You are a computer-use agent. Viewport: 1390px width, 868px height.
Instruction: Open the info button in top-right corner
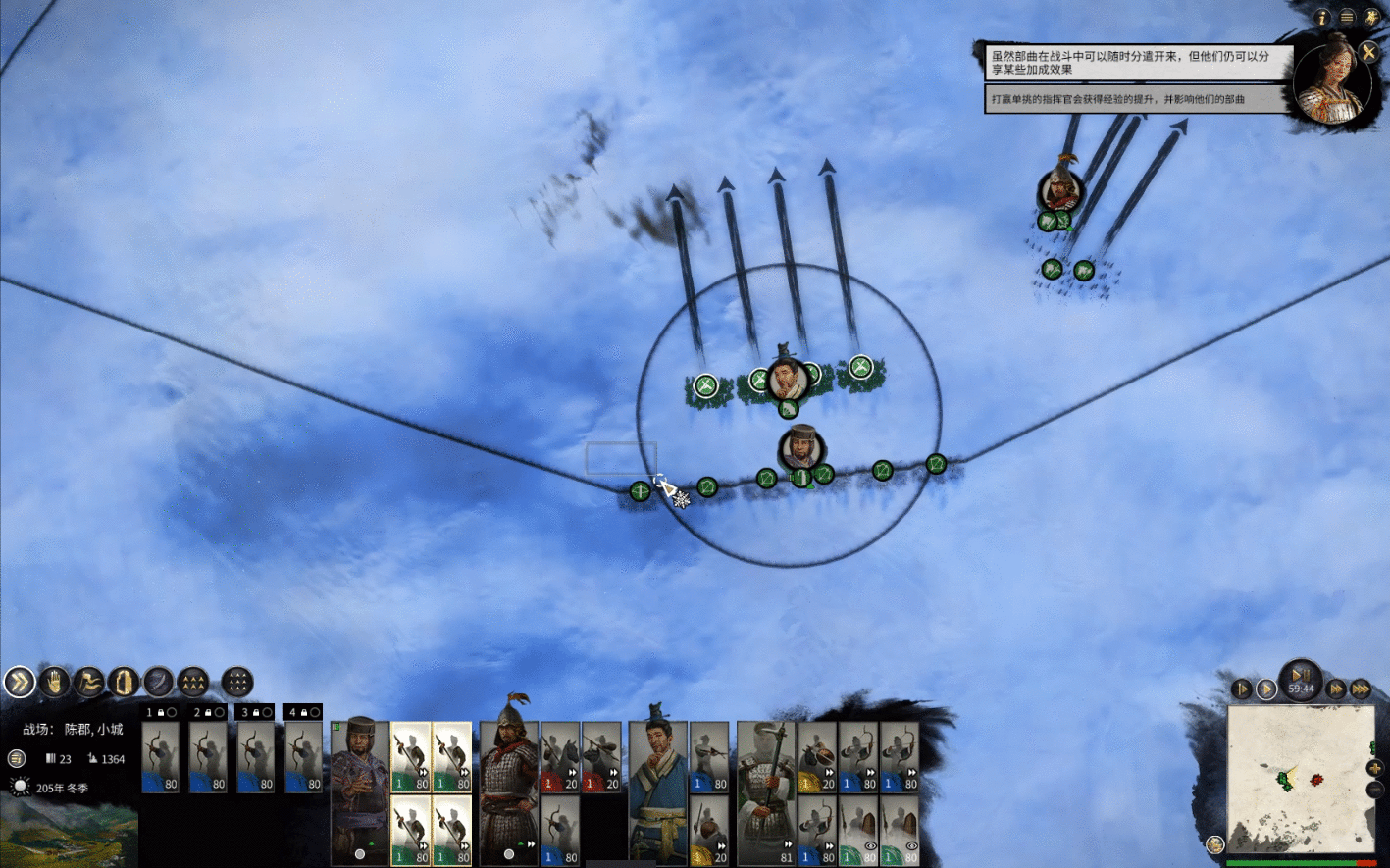pyautogui.click(x=1323, y=18)
